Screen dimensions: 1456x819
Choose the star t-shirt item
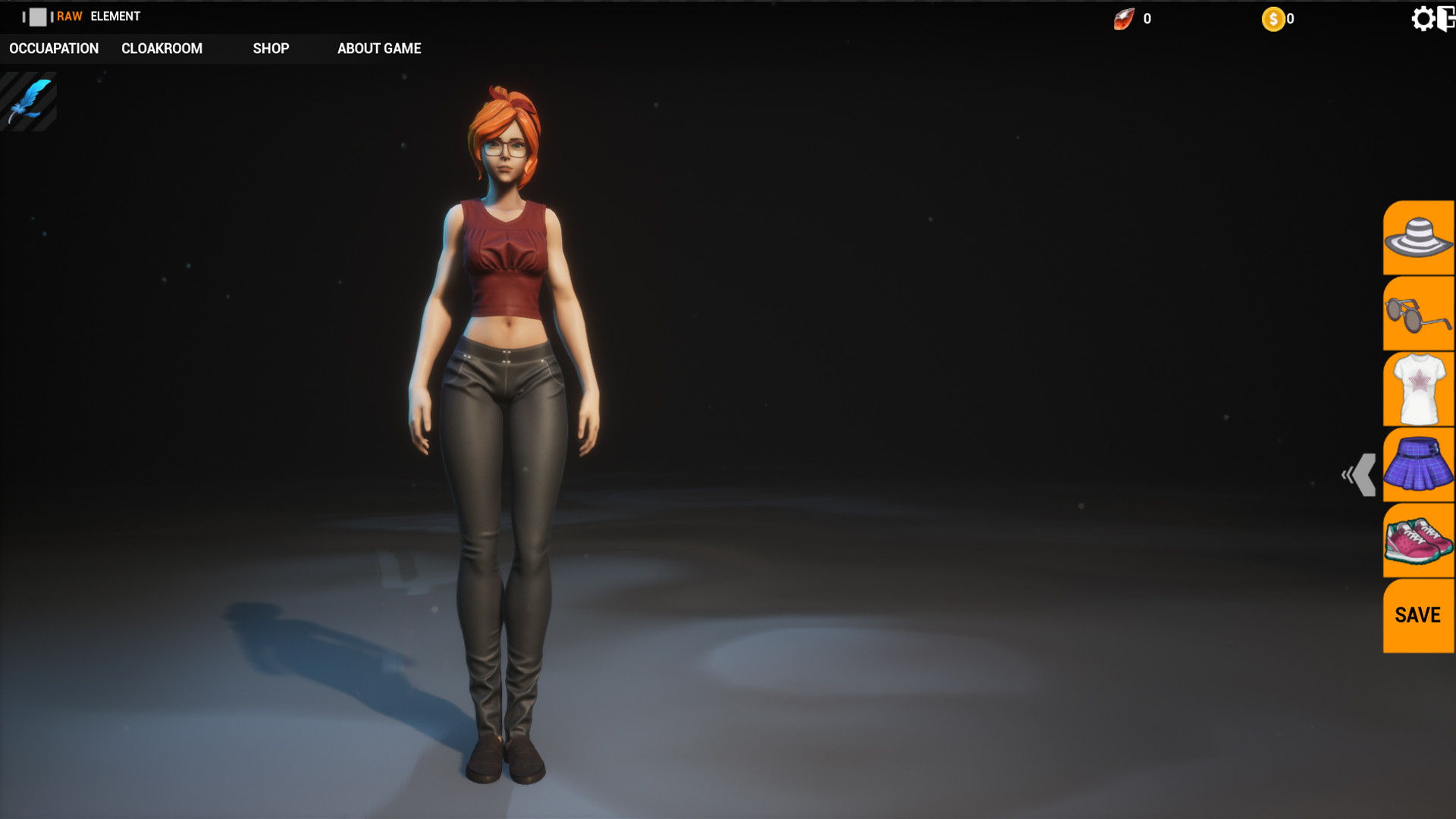tap(1419, 388)
